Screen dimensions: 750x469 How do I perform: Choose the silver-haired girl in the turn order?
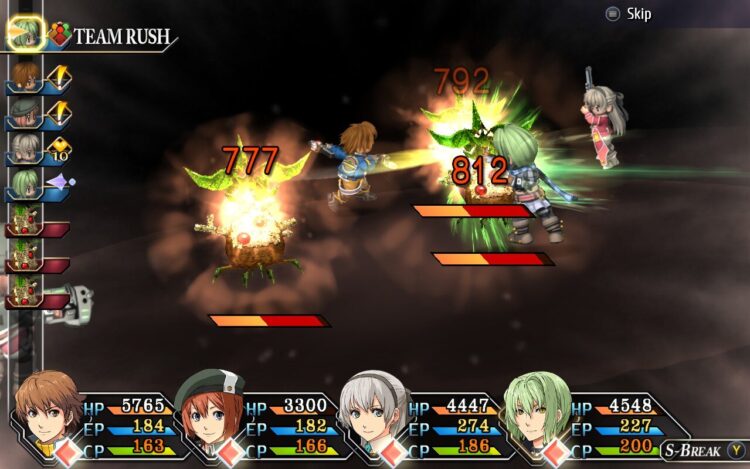pyautogui.click(x=25, y=148)
